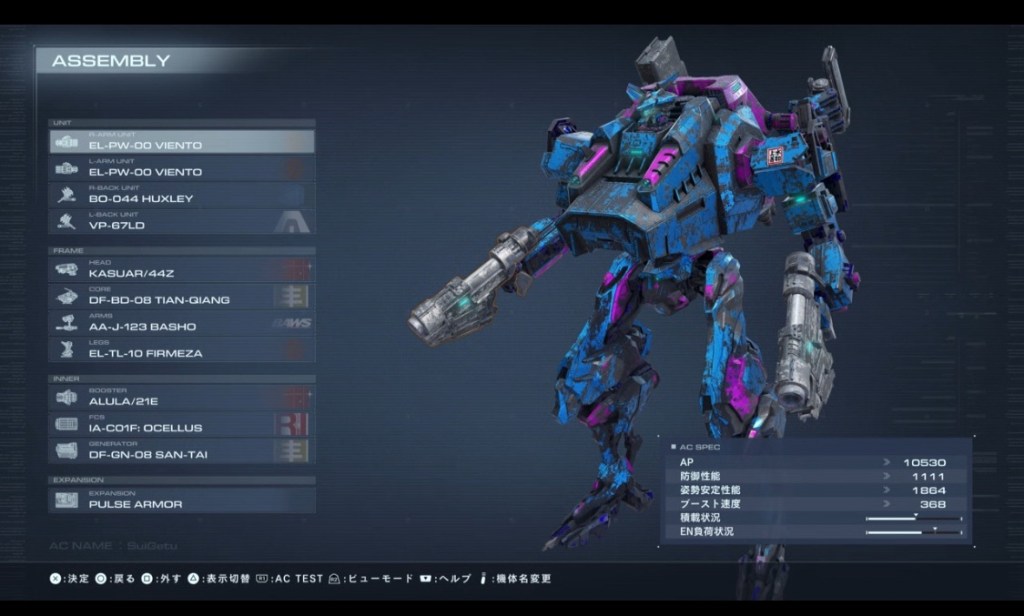
Task: Choose the DF-BD-08 TIAN-QIANG core
Action: (x=181, y=297)
